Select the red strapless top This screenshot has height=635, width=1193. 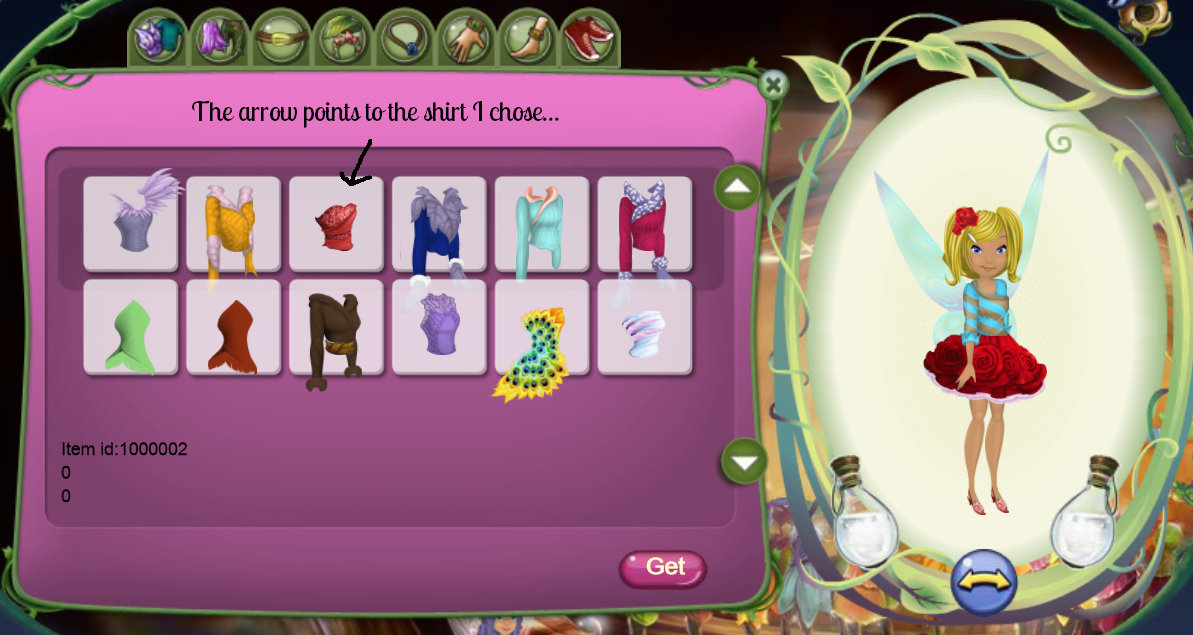point(336,224)
